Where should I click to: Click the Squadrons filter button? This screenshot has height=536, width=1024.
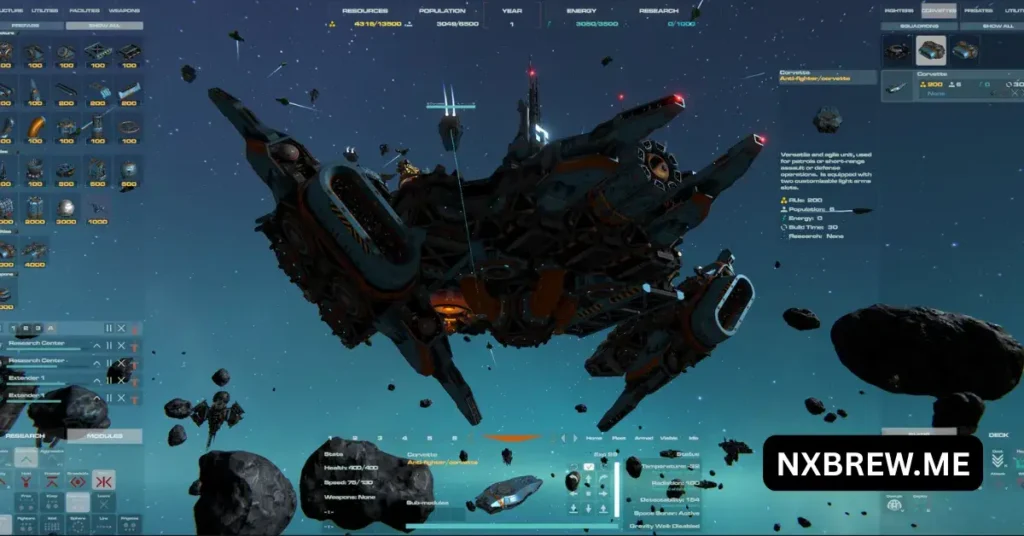point(919,26)
